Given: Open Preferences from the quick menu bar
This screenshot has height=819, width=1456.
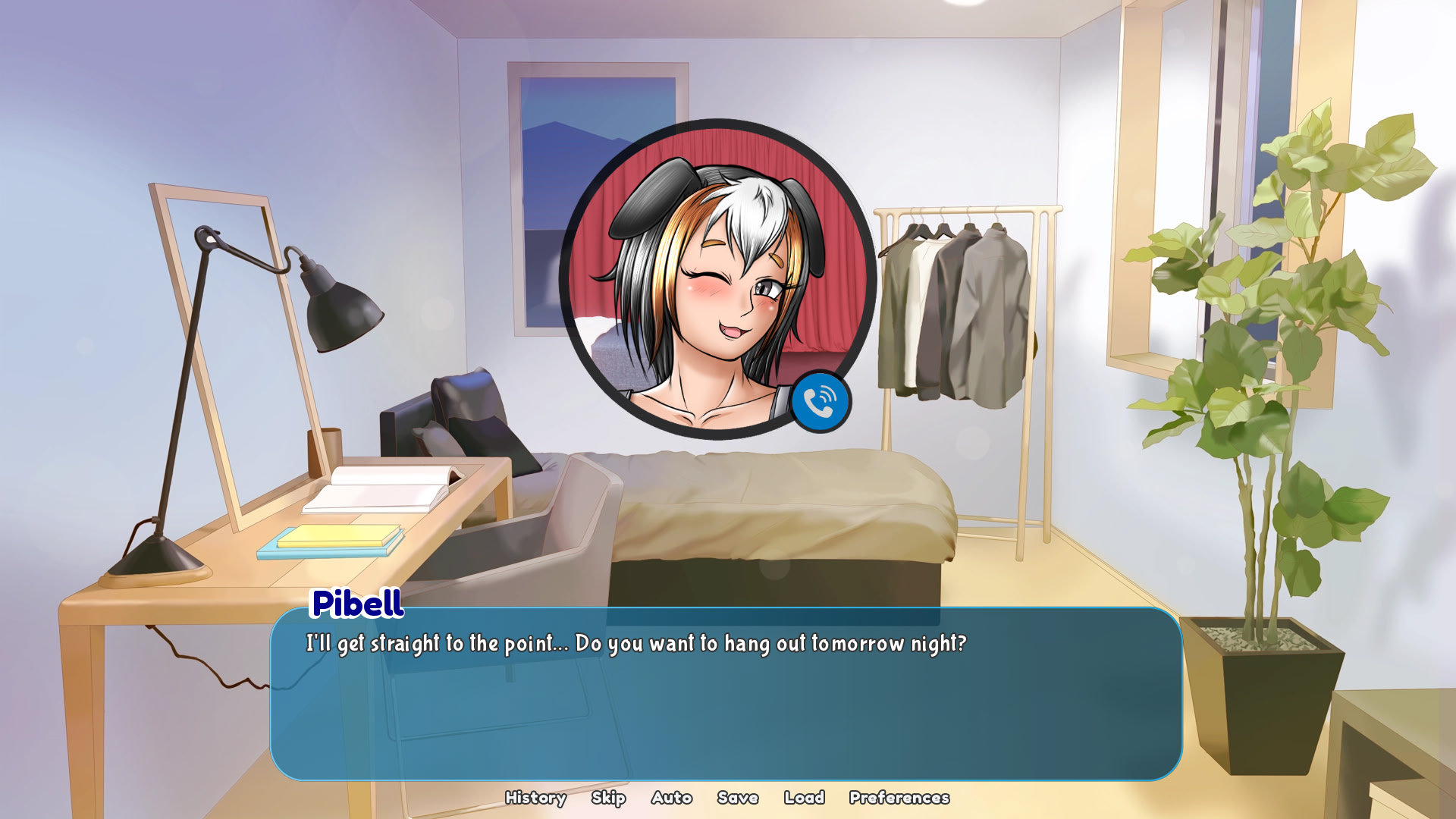Looking at the screenshot, I should pyautogui.click(x=899, y=798).
